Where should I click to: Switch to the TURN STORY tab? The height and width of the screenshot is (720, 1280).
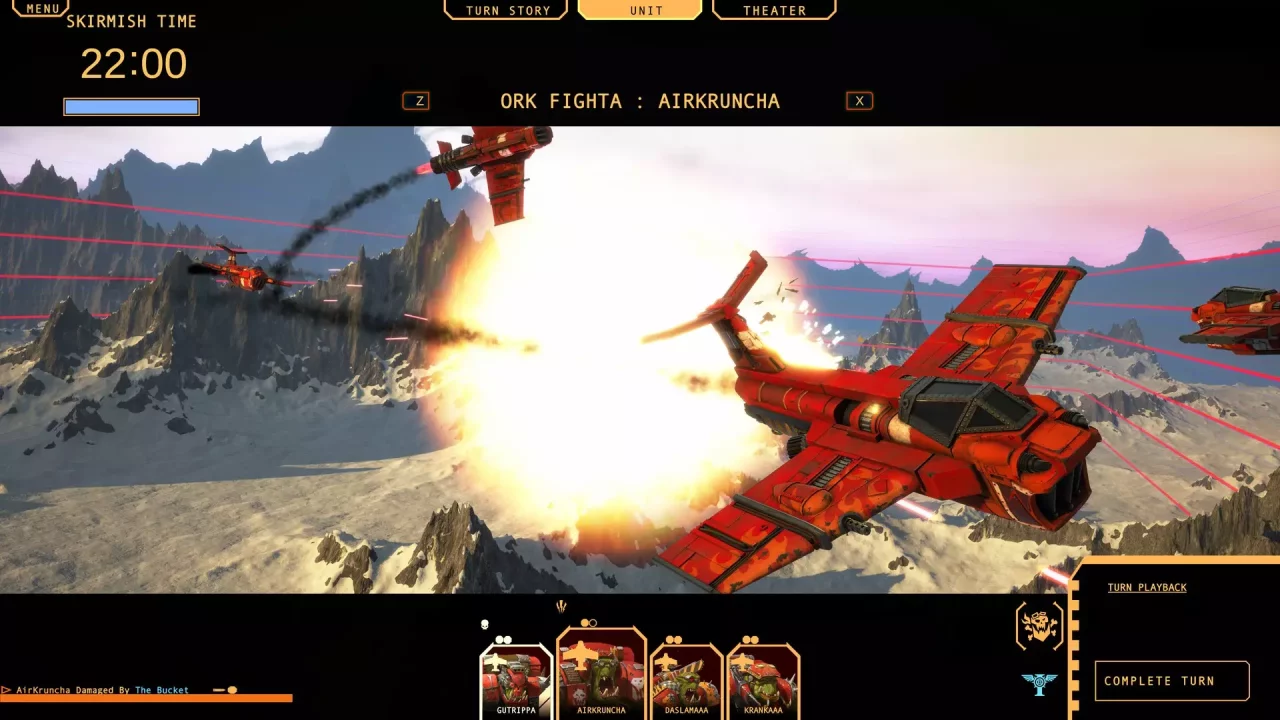(506, 10)
